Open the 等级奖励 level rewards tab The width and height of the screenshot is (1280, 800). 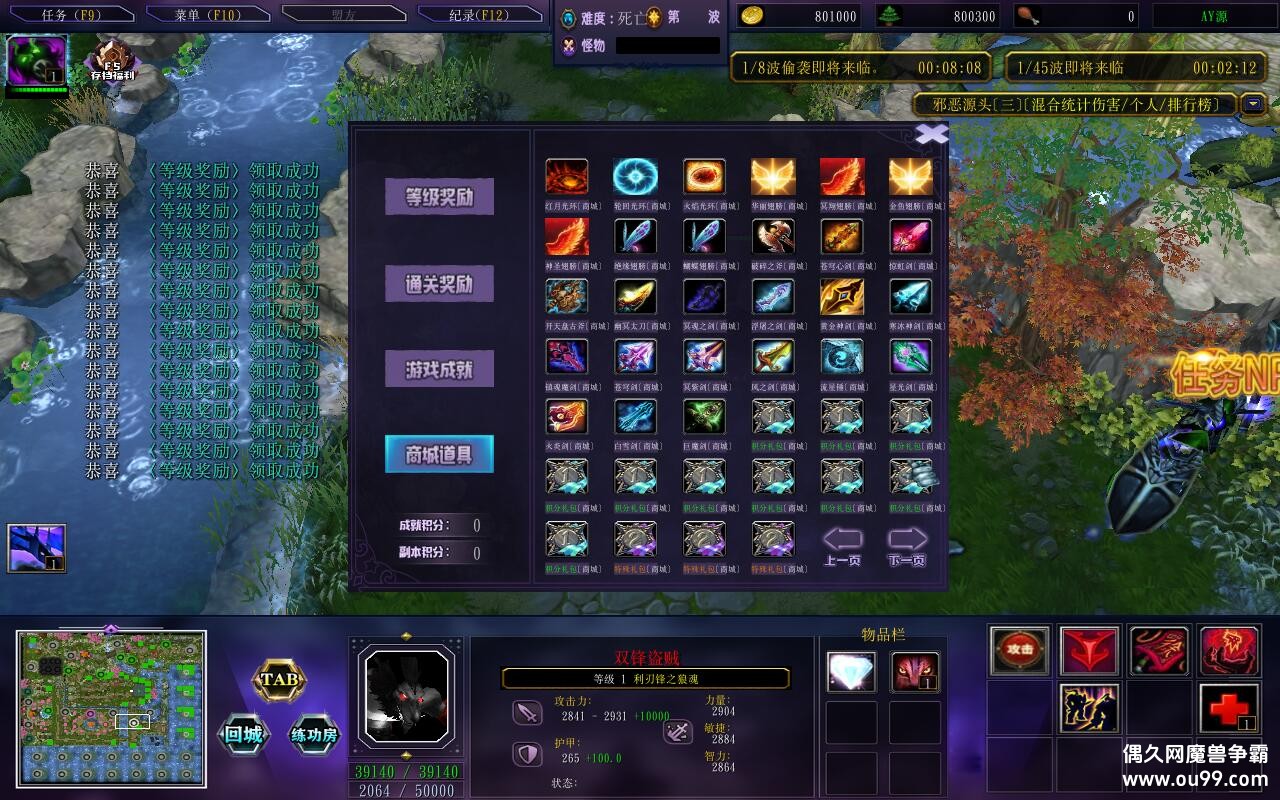click(439, 197)
